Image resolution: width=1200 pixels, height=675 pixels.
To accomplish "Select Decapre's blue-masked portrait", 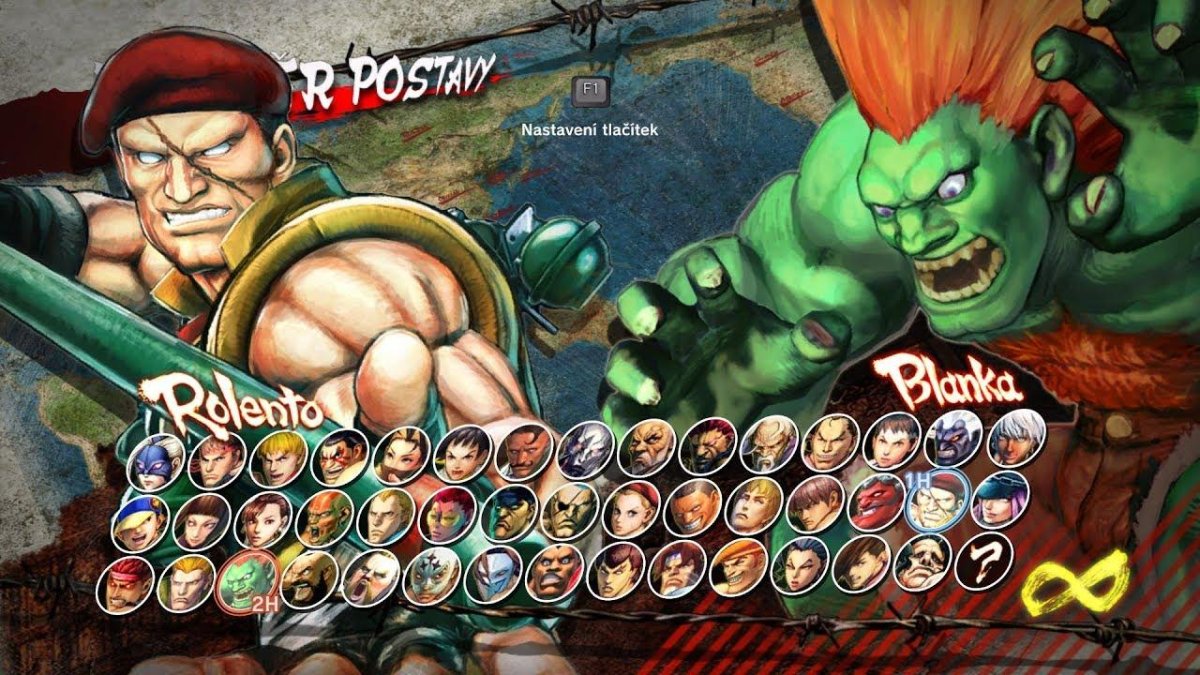I will (155, 461).
